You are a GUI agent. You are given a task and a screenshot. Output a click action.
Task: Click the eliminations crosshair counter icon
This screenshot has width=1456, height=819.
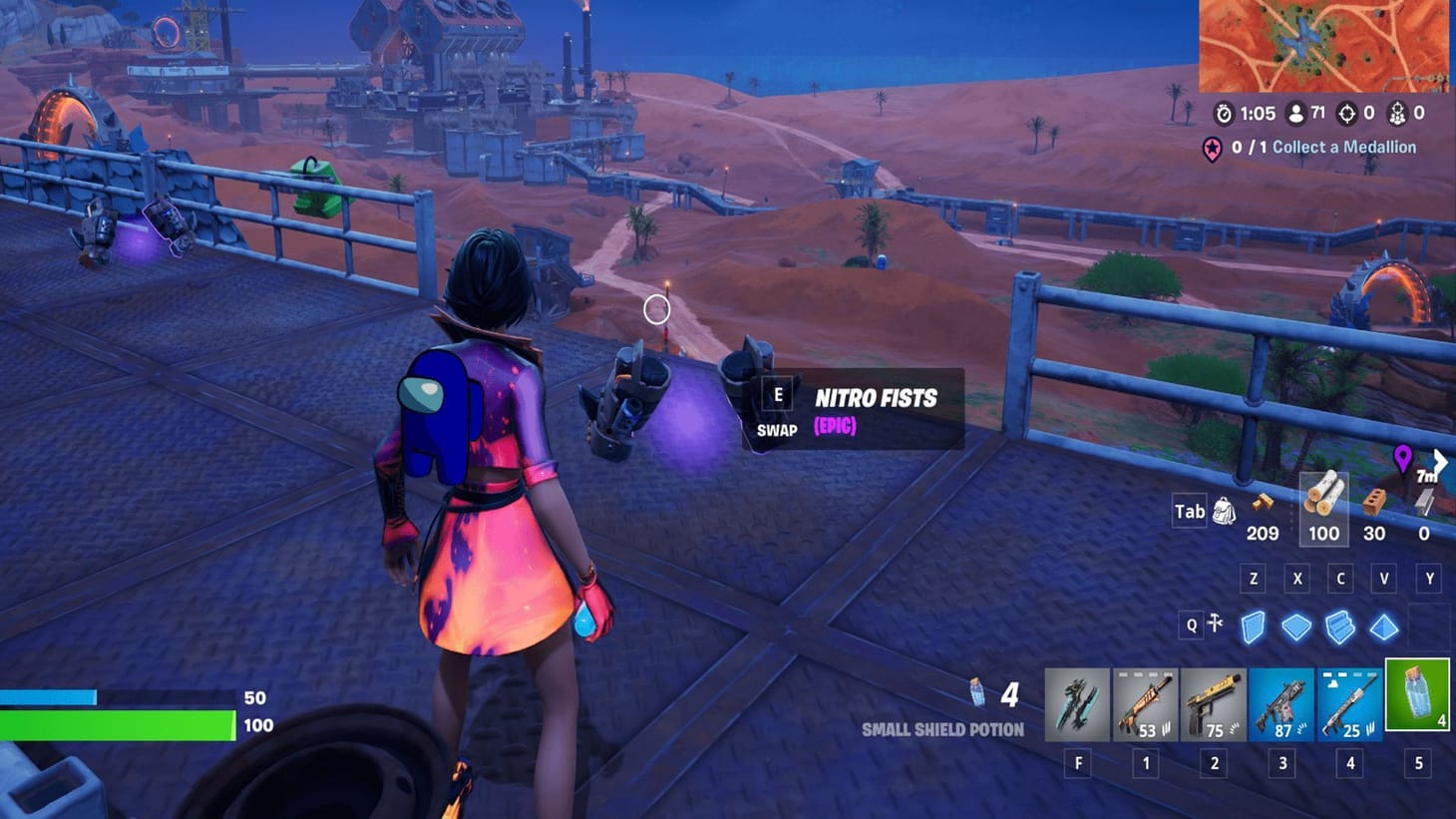point(1348,114)
